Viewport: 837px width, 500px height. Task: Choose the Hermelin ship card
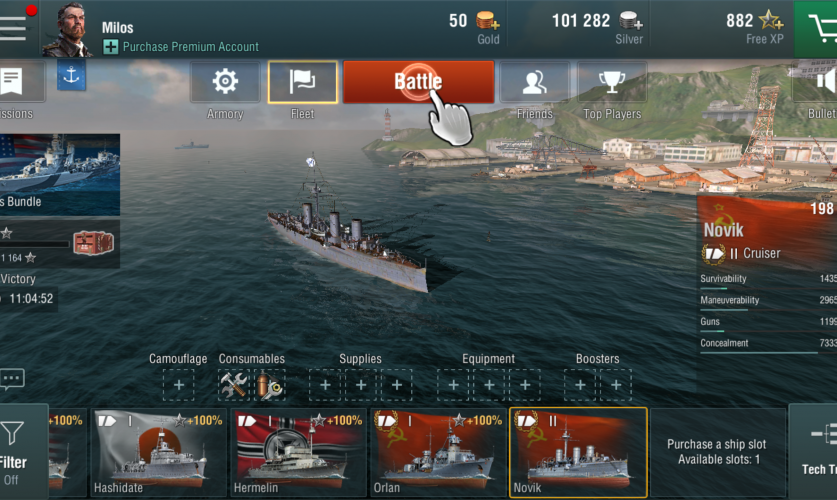click(x=299, y=452)
